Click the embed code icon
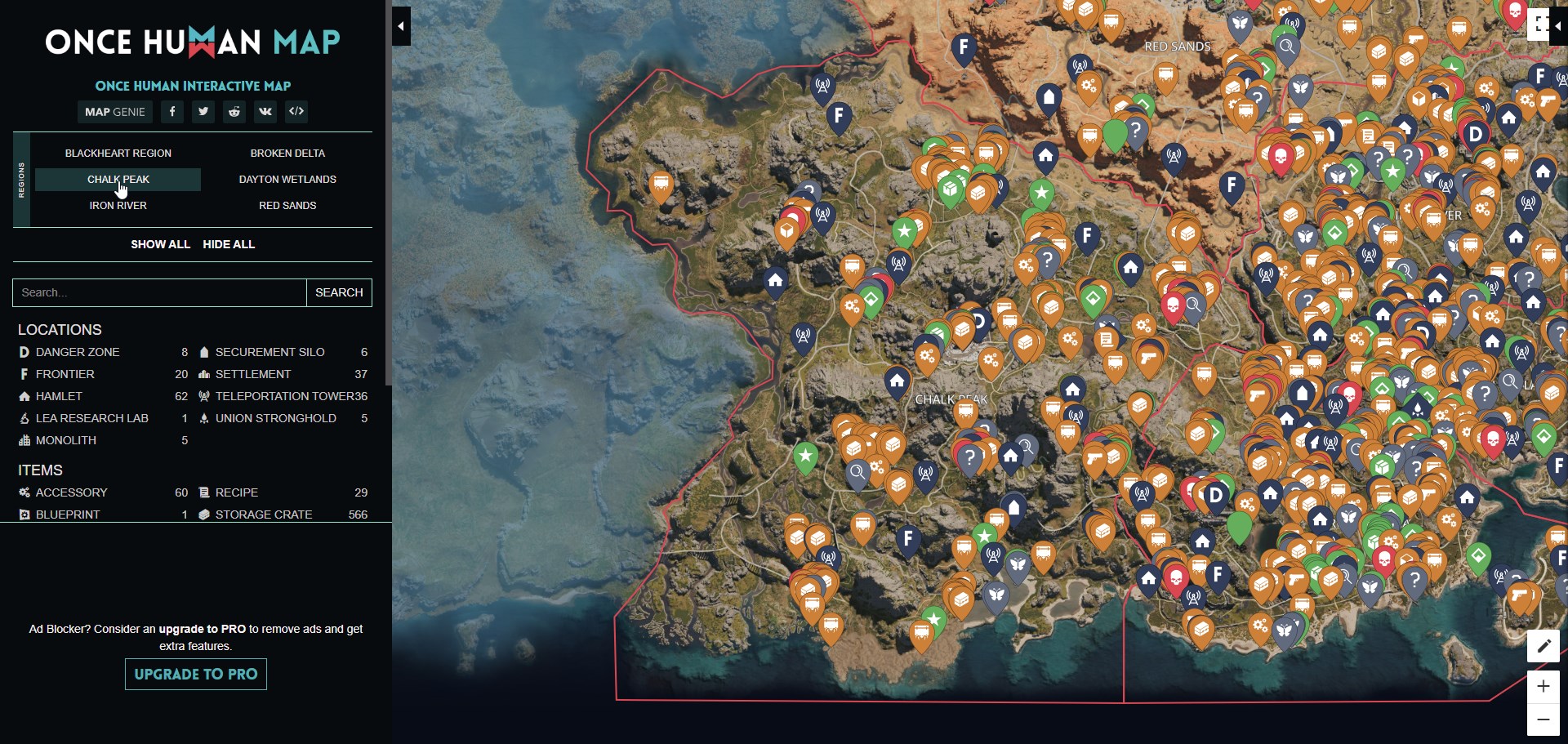Viewport: 1568px width, 744px height. point(296,112)
